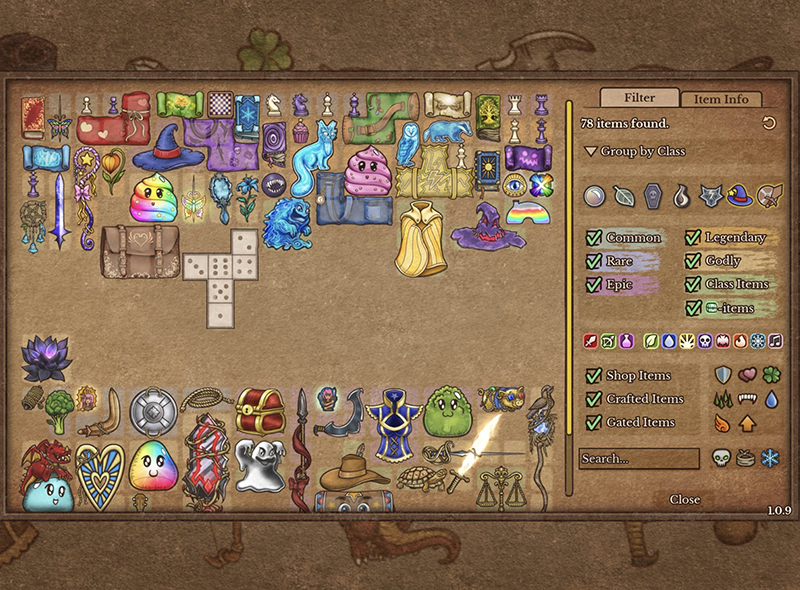The width and height of the screenshot is (800, 590).
Task: Collapse the Group by Class option
Action: coord(590,152)
